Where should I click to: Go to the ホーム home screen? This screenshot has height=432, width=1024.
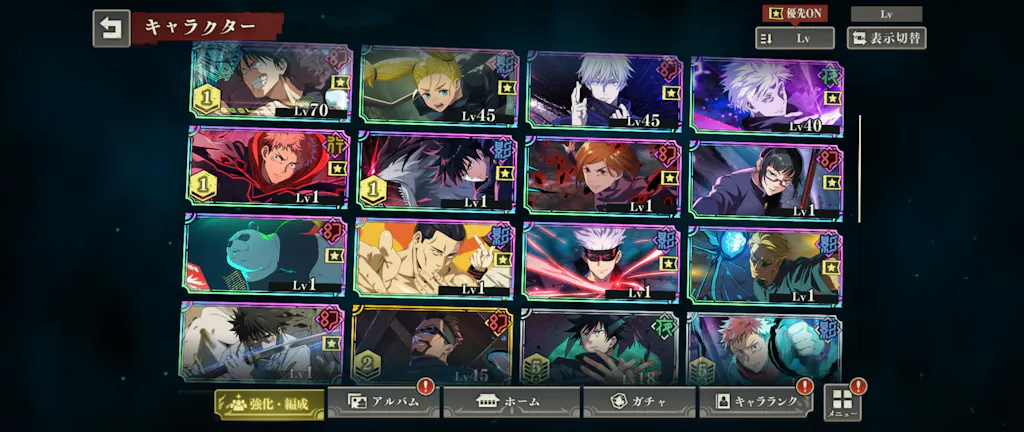[511, 402]
